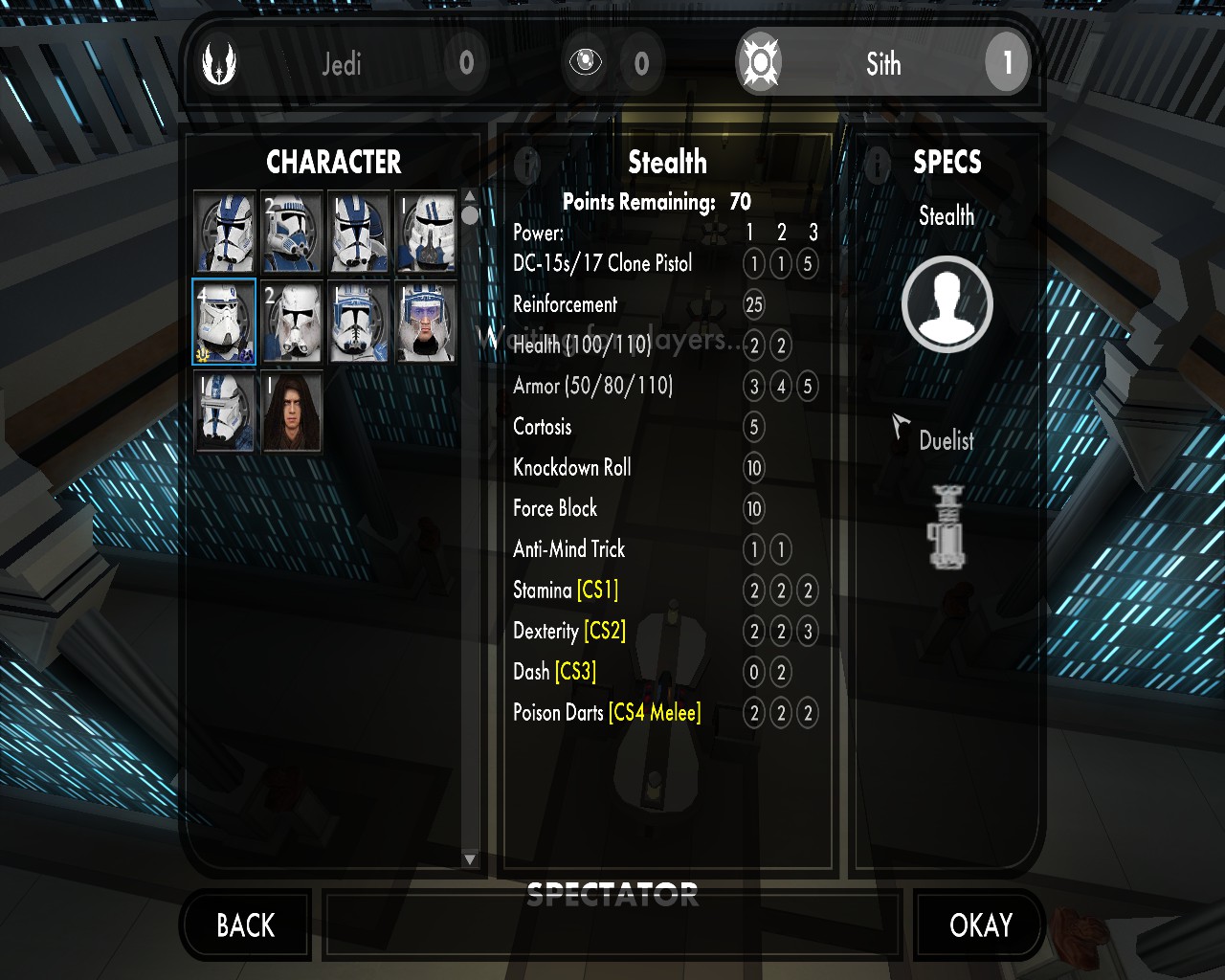Open info icon beside Stealth title
This screenshot has height=980, width=1225.
pyautogui.click(x=526, y=165)
